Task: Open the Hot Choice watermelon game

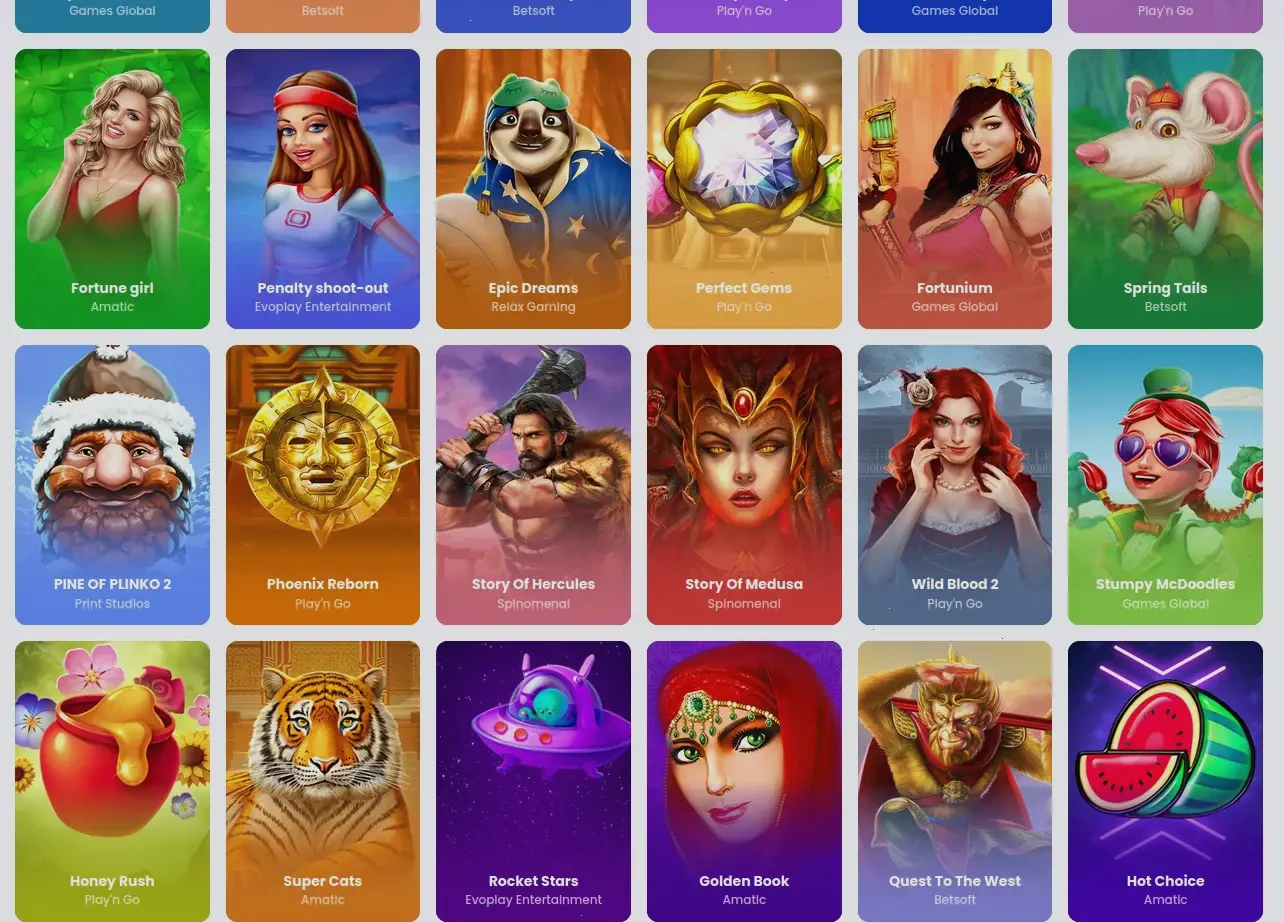Action: click(1165, 781)
